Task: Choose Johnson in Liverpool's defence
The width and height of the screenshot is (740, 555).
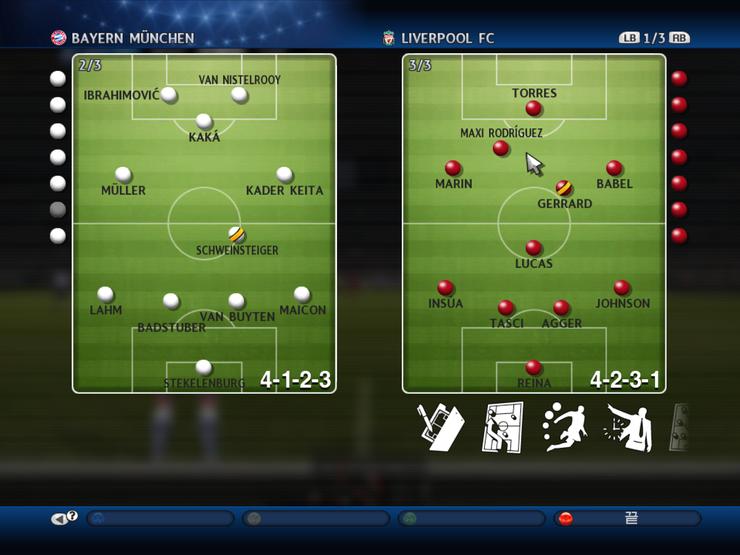Action: point(622,287)
